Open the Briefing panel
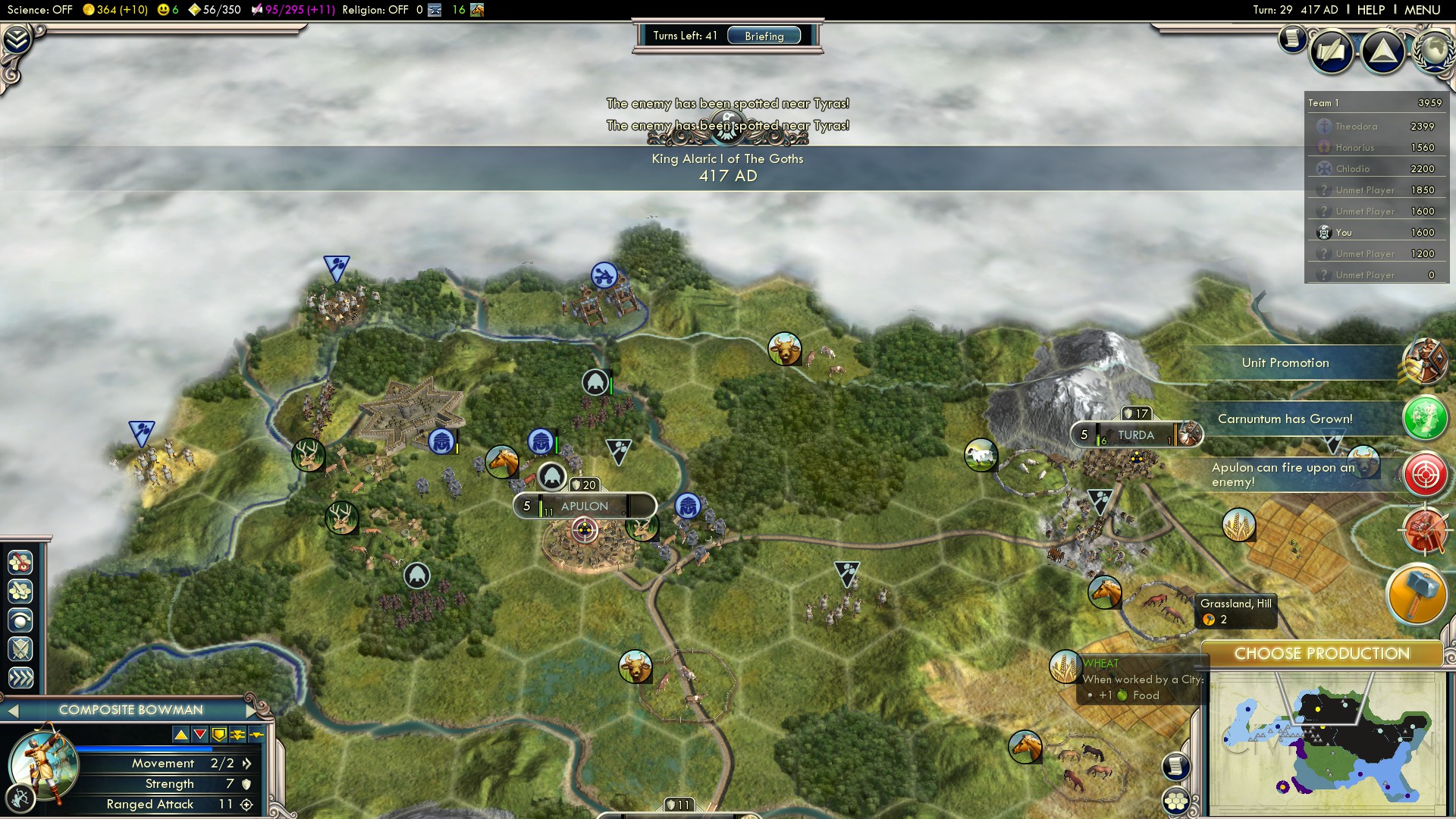The image size is (1456, 819). [x=764, y=36]
